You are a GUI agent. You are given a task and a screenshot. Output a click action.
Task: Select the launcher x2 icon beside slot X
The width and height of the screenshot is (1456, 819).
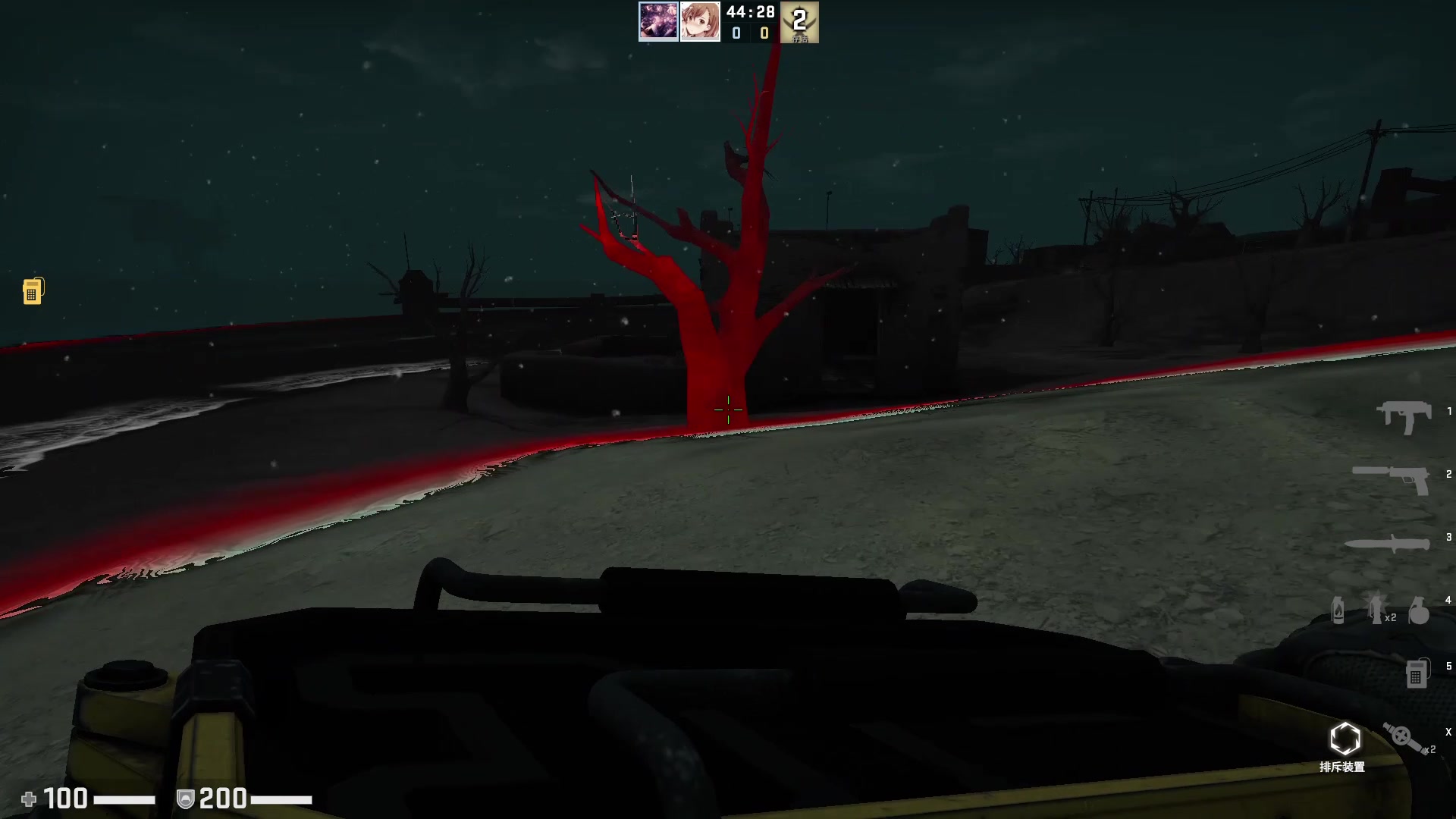pyautogui.click(x=1403, y=738)
